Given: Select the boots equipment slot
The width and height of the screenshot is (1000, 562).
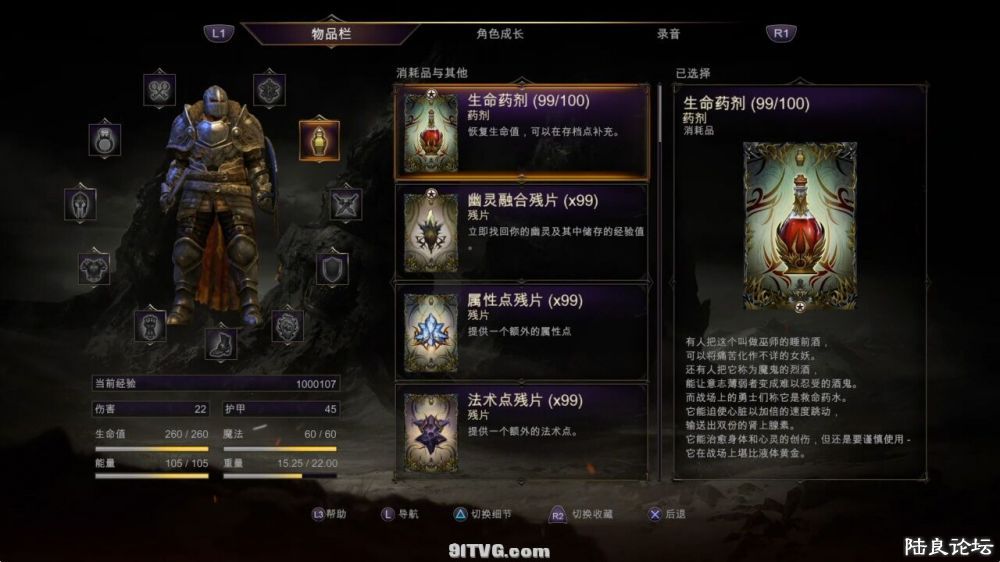Looking at the screenshot, I should pyautogui.click(x=221, y=343).
